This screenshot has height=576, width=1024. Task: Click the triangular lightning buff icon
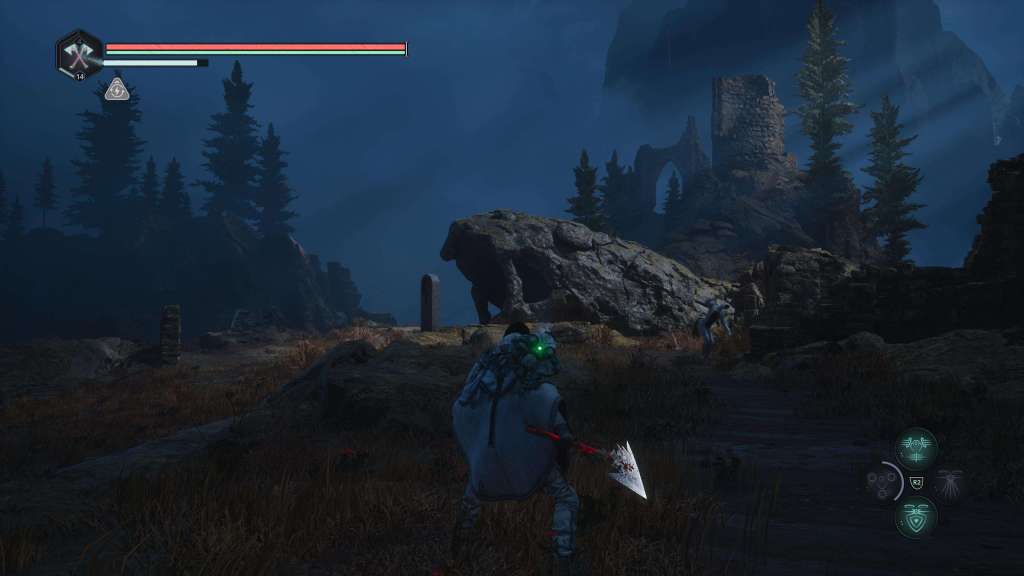click(x=117, y=89)
